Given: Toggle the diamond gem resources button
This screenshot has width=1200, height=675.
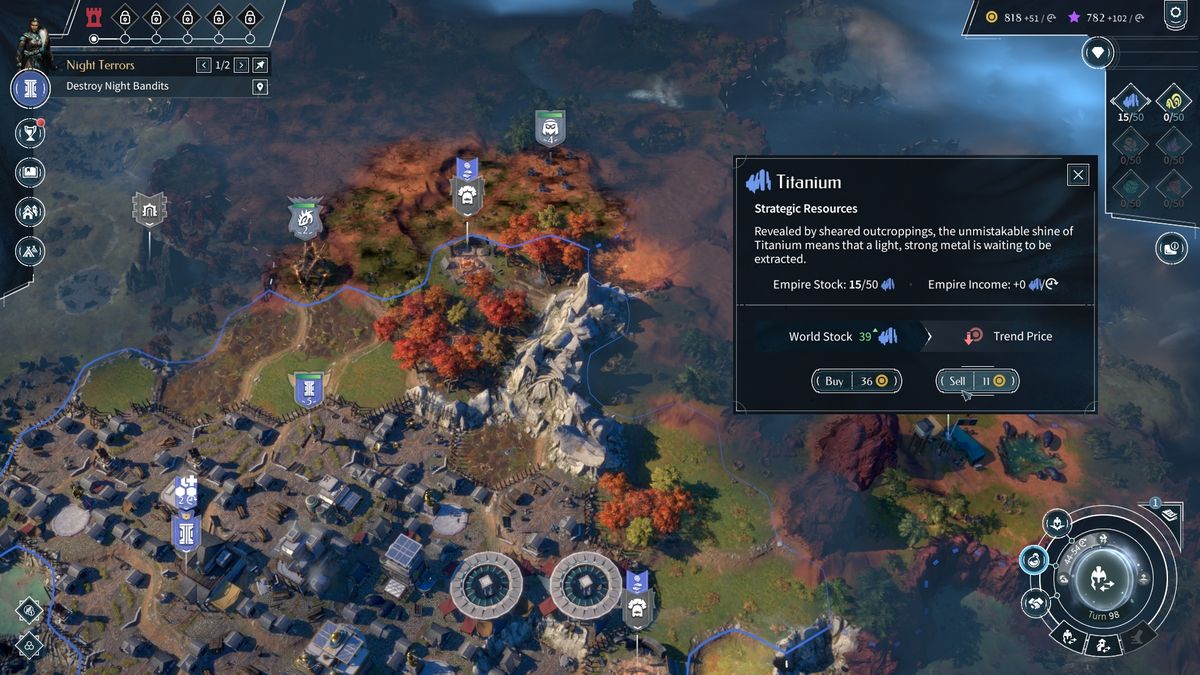Looking at the screenshot, I should (1100, 52).
